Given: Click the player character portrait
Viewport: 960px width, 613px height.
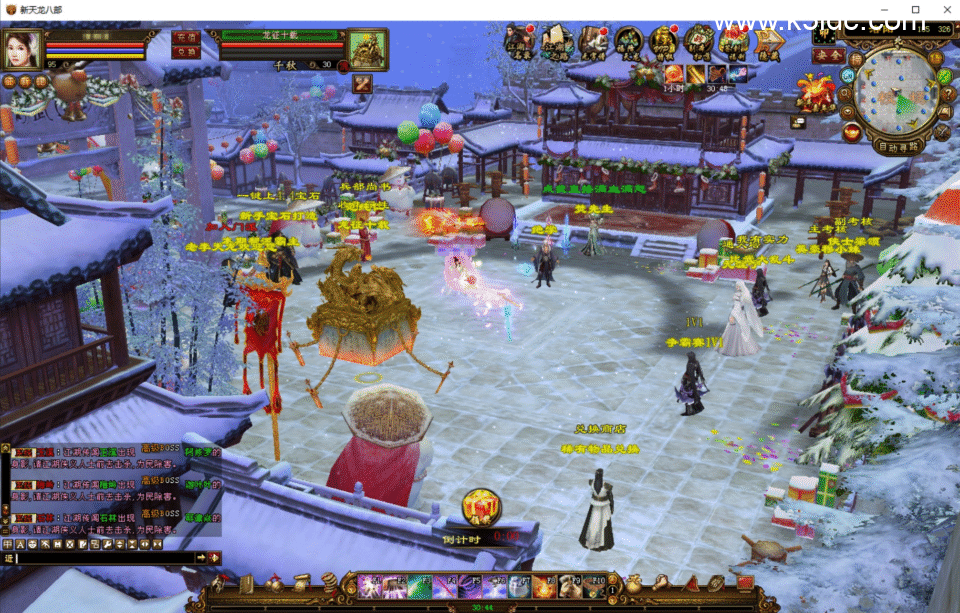Looking at the screenshot, I should click(22, 48).
